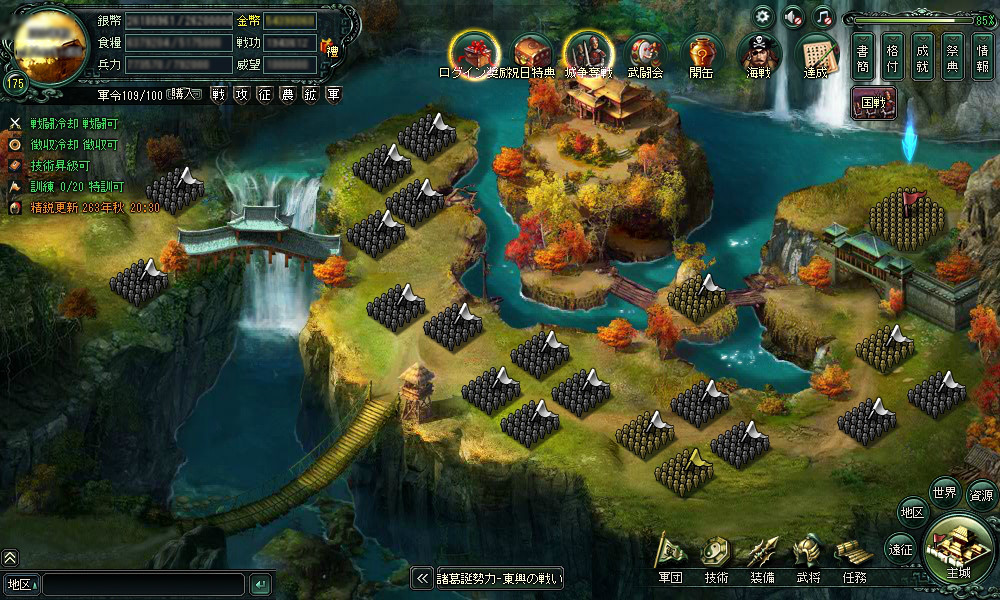The image size is (1000, 600).
Task: Open the gear settings button
Action: pos(763,17)
